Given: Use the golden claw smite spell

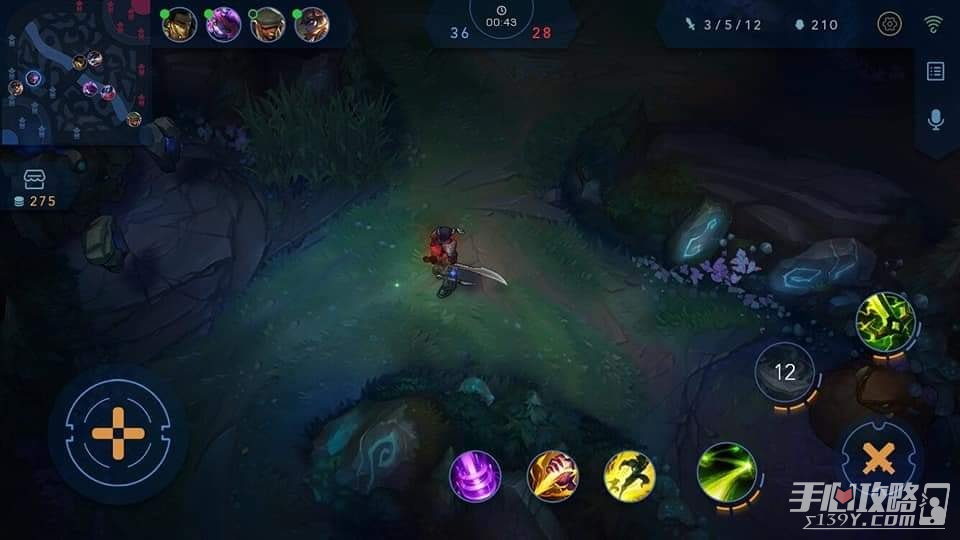Looking at the screenshot, I should [x=553, y=476].
